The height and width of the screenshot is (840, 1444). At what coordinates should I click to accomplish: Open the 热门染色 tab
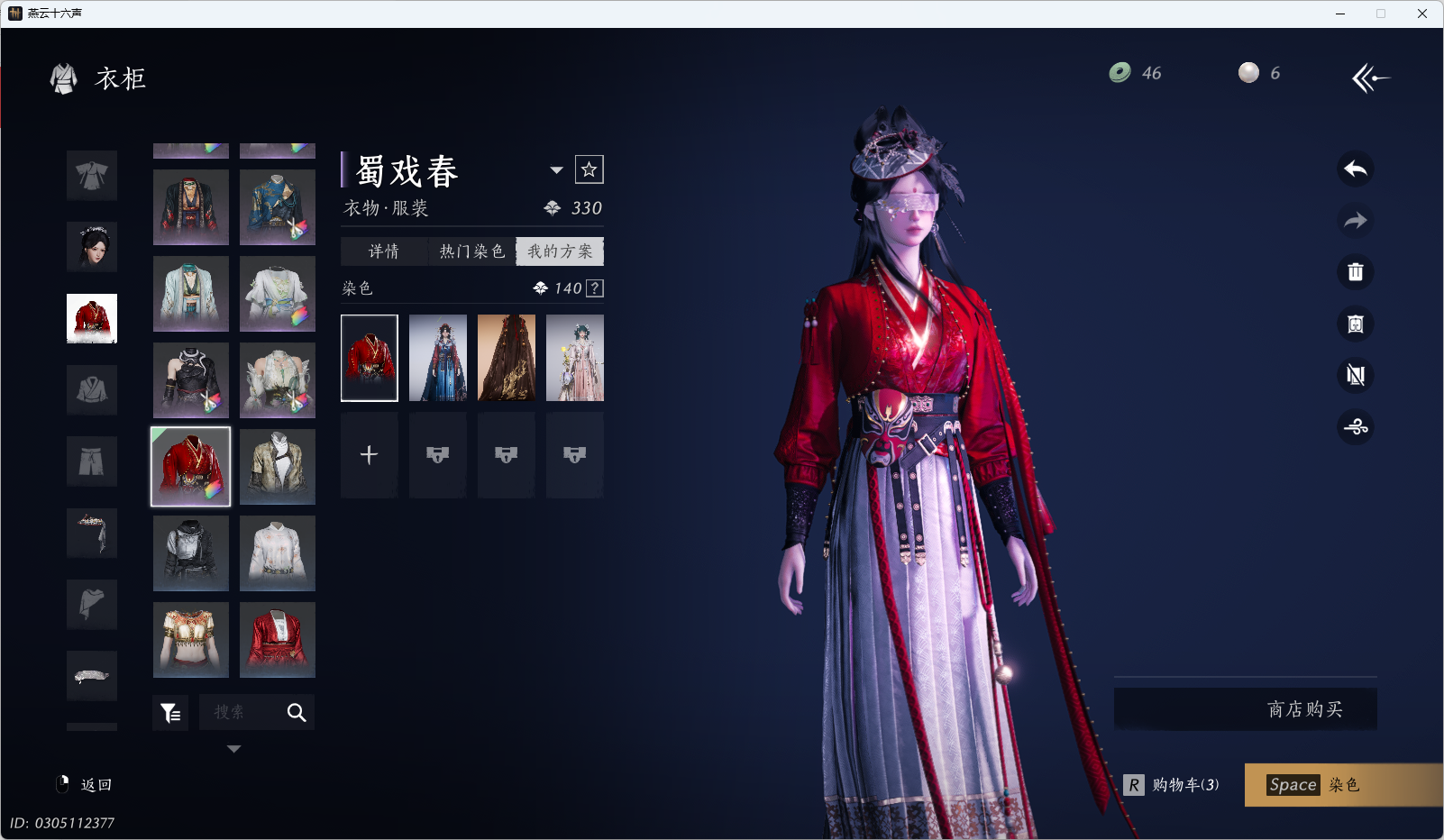point(471,251)
